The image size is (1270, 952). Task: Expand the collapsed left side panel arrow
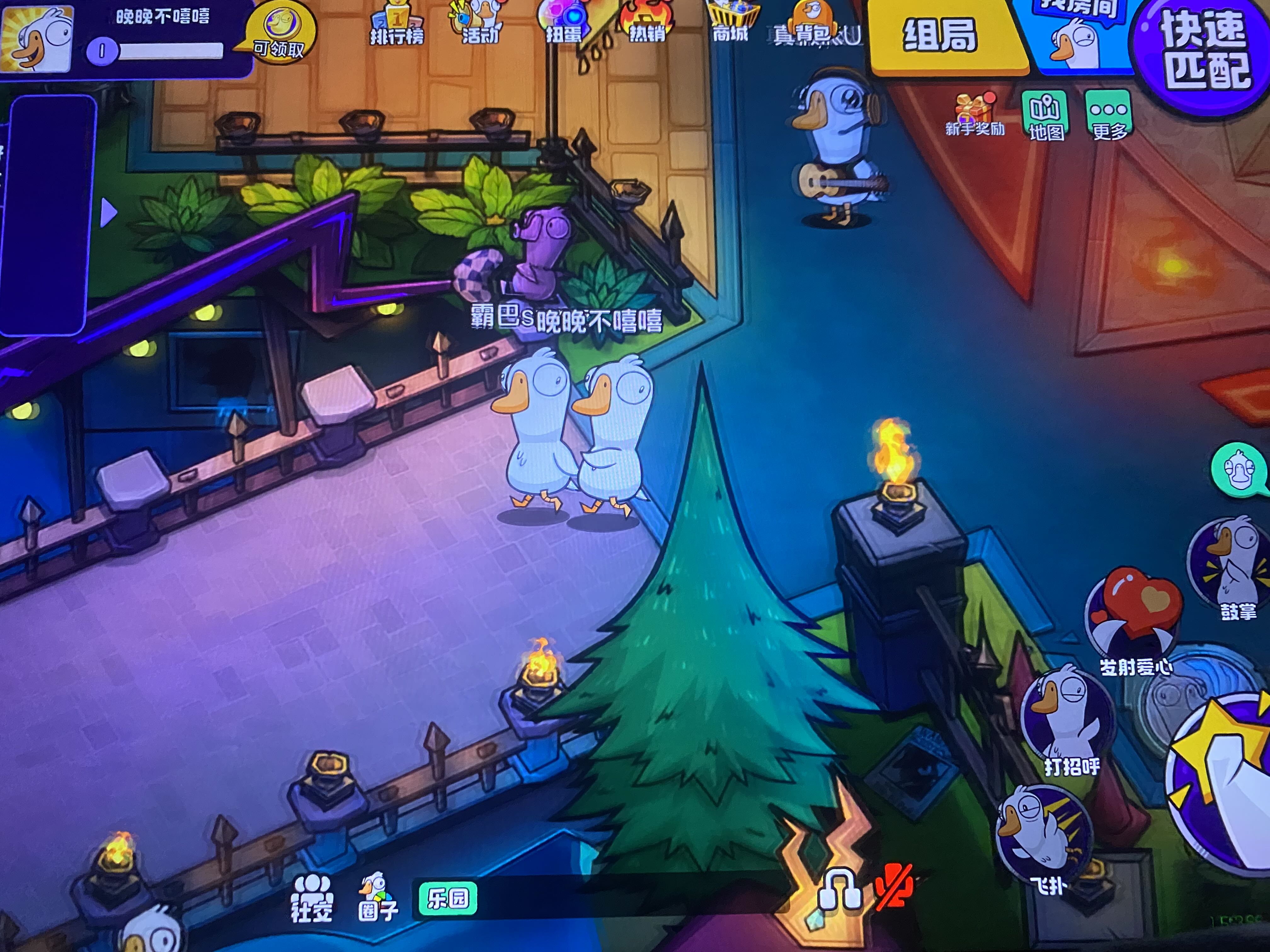(108, 213)
